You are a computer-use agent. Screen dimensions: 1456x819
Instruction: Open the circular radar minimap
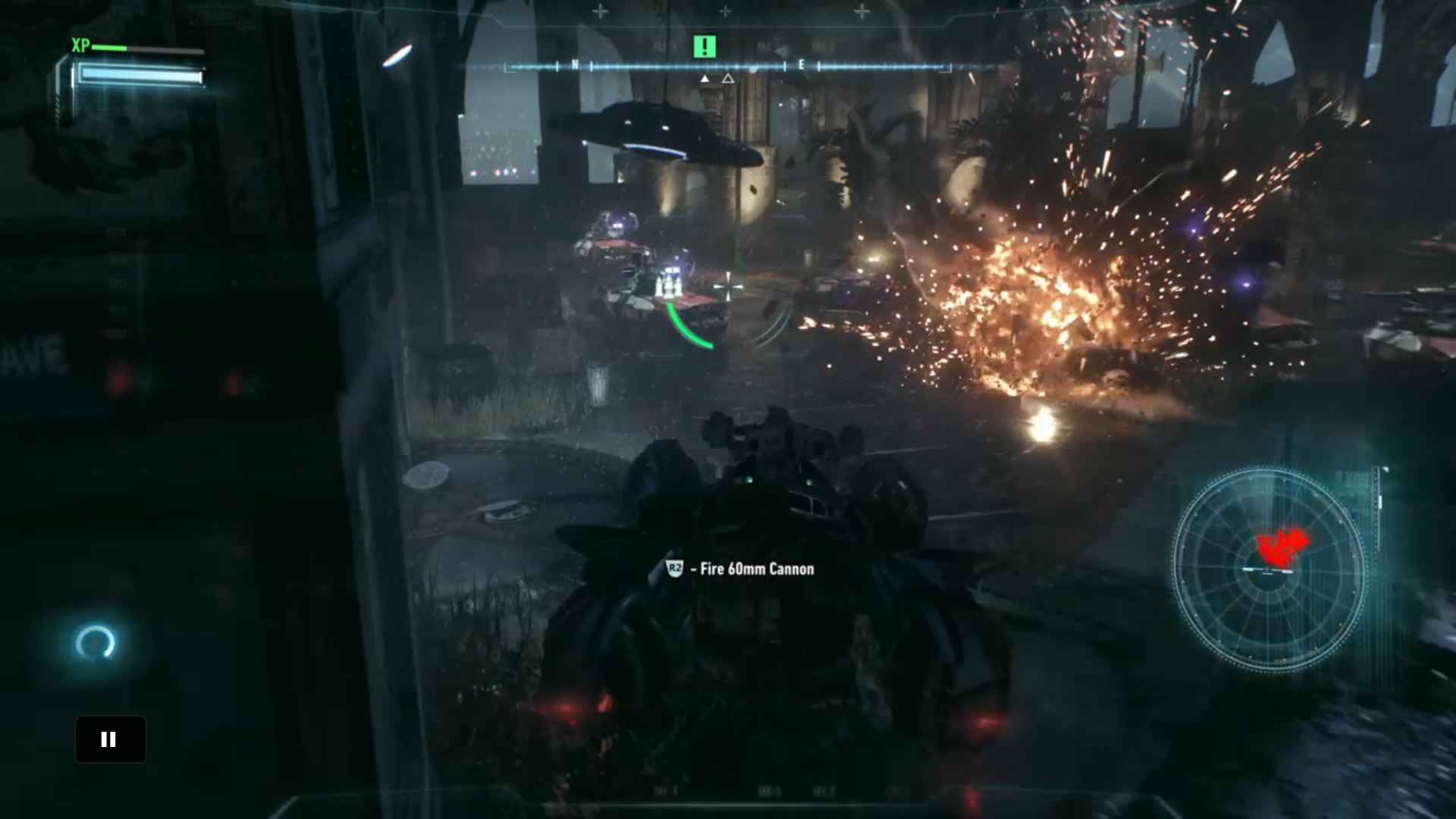click(x=1269, y=570)
